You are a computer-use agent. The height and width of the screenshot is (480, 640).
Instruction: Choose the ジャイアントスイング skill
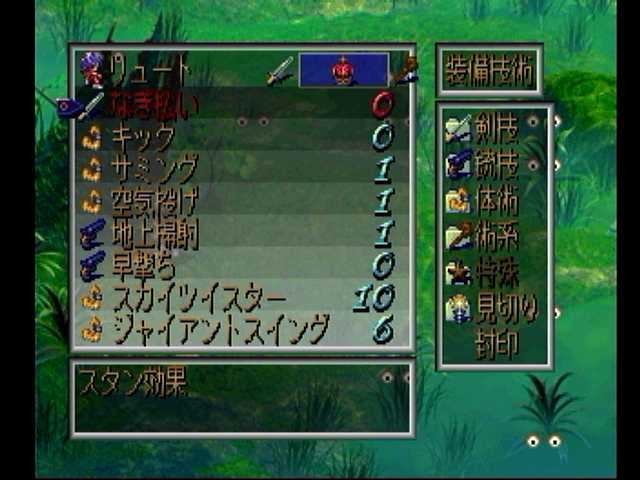coord(220,328)
